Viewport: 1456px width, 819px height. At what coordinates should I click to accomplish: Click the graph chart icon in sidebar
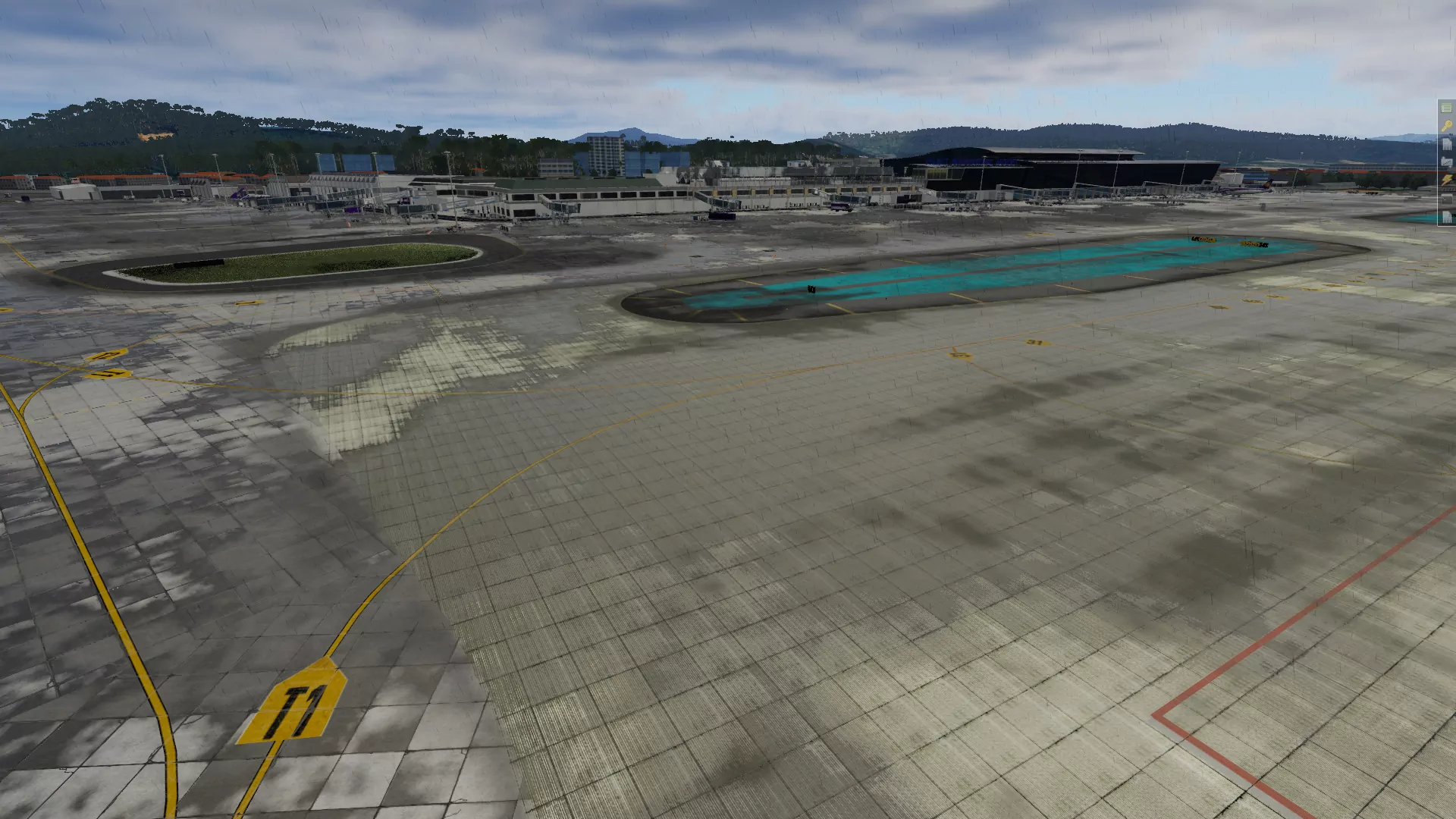pyautogui.click(x=1447, y=162)
